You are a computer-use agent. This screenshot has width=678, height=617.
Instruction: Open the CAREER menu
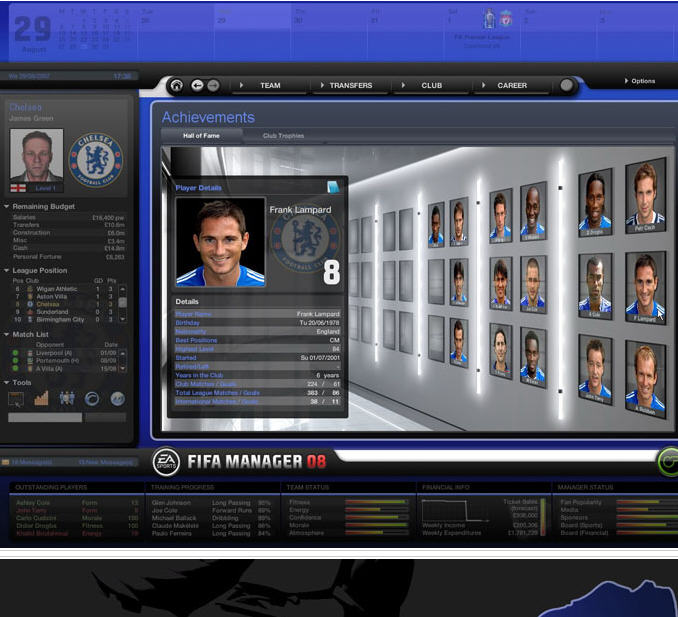pyautogui.click(x=512, y=86)
